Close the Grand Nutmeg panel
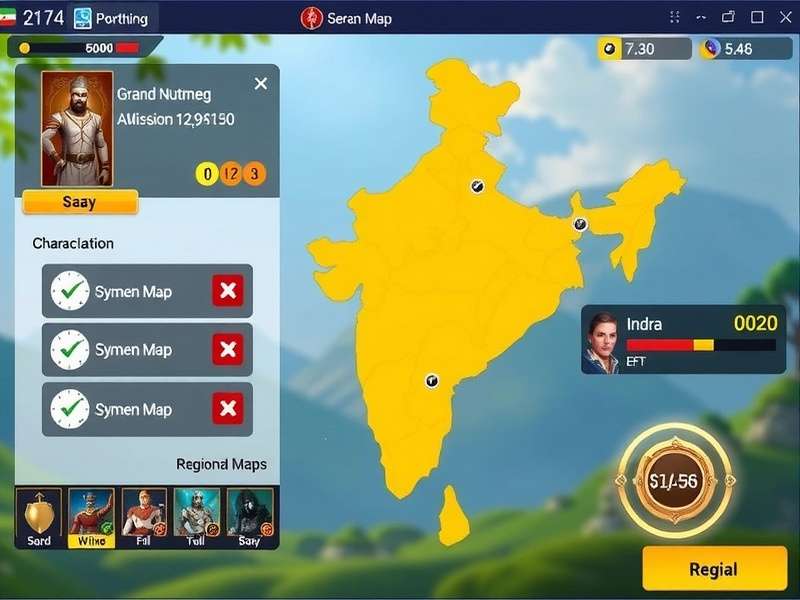 (261, 84)
